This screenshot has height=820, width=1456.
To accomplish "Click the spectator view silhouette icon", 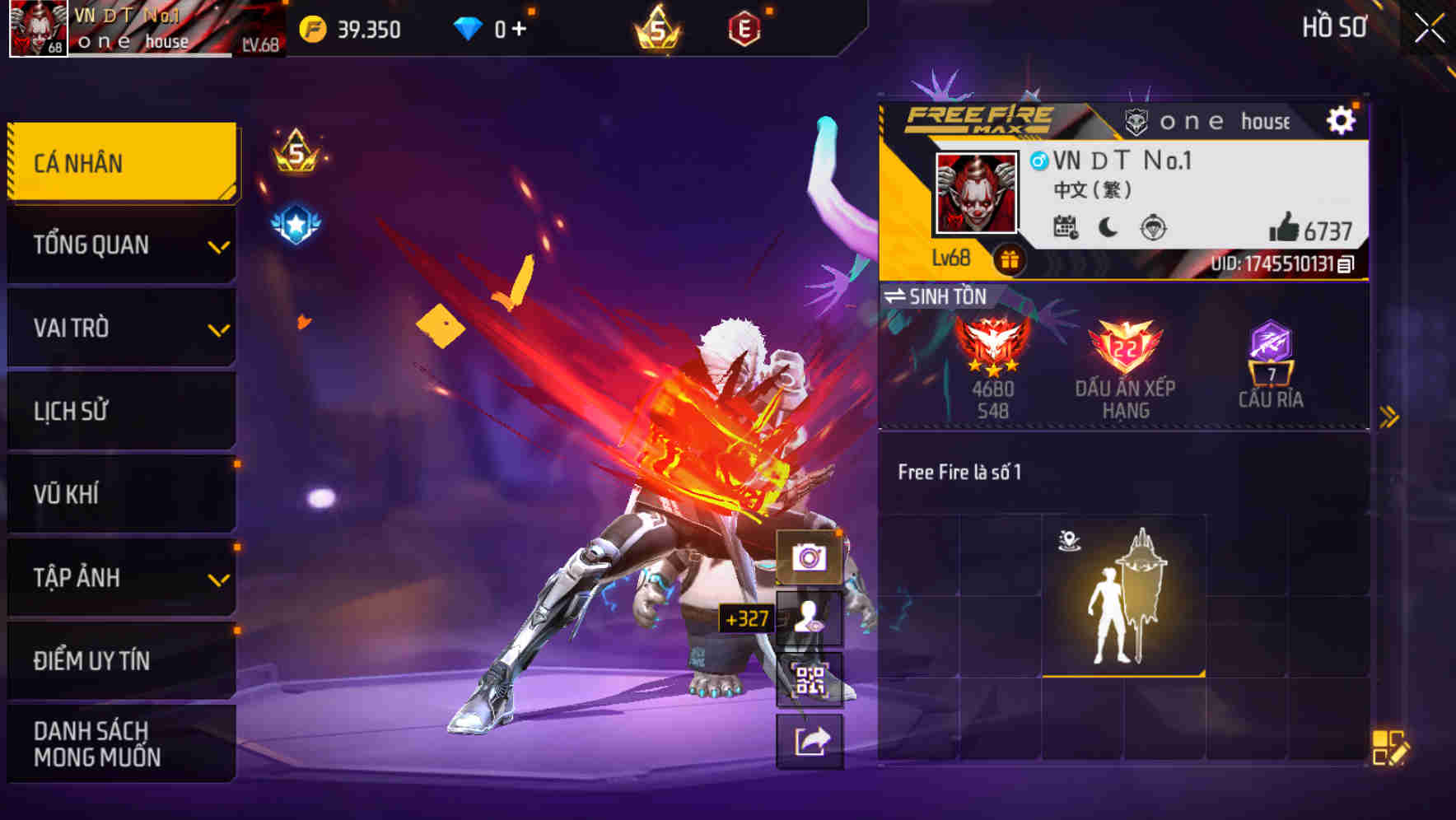I will (x=810, y=619).
